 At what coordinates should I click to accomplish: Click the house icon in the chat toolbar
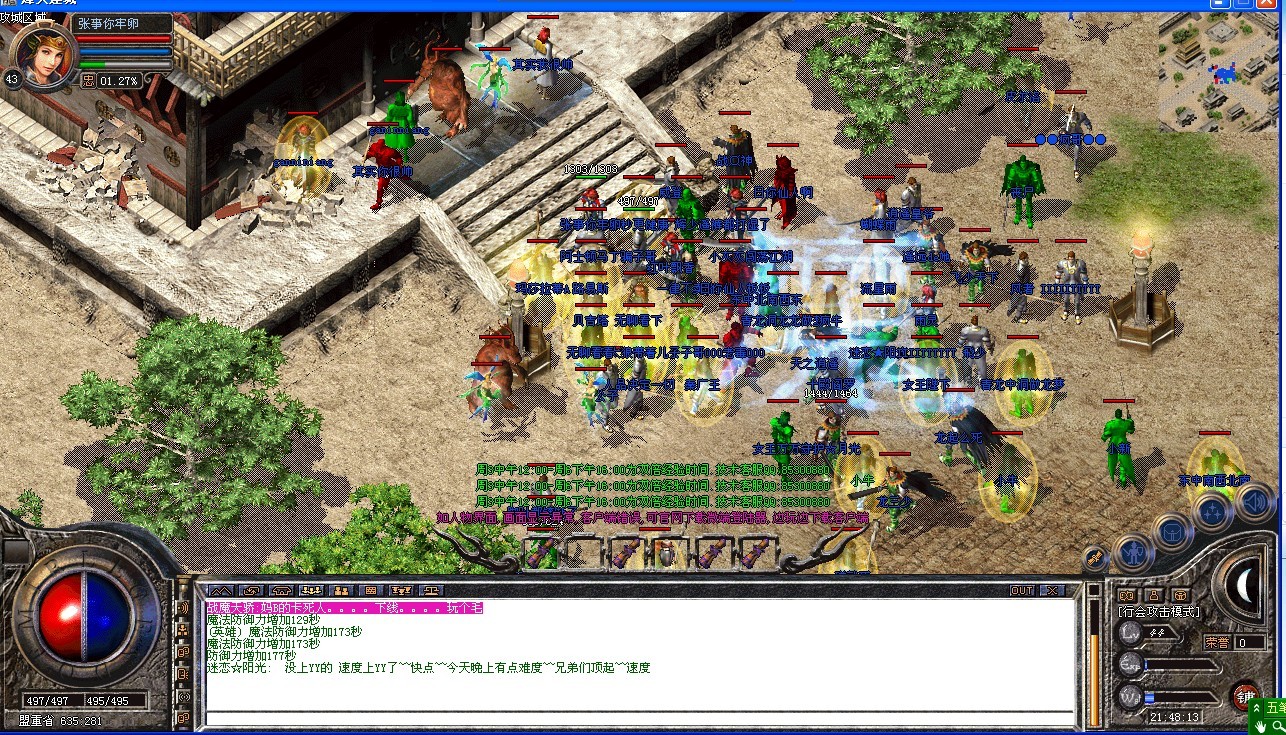283,590
